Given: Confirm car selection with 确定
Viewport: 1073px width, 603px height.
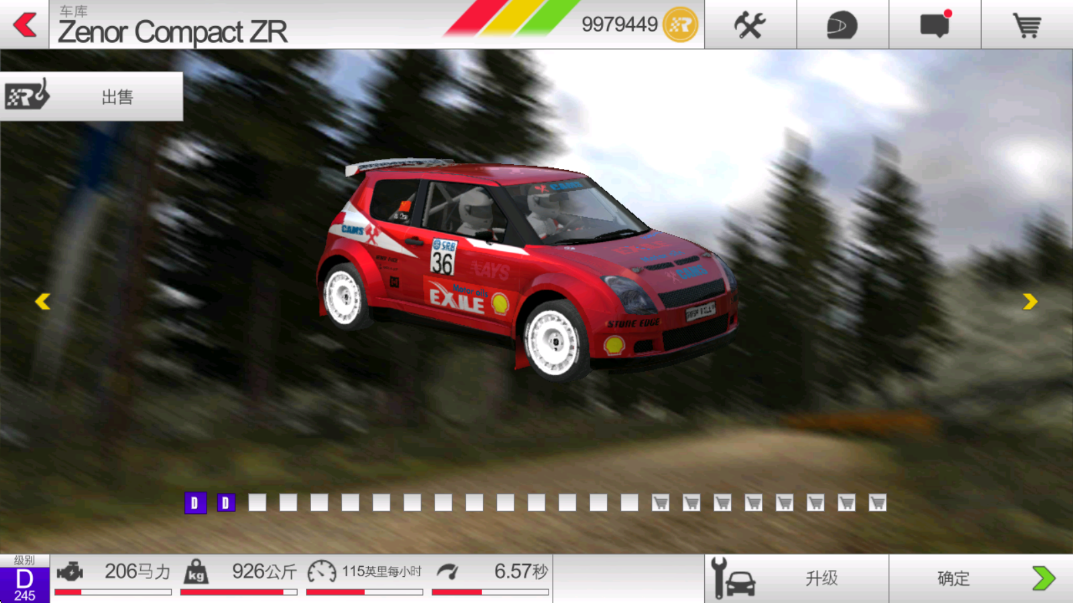Looking at the screenshot, I should click(x=980, y=578).
